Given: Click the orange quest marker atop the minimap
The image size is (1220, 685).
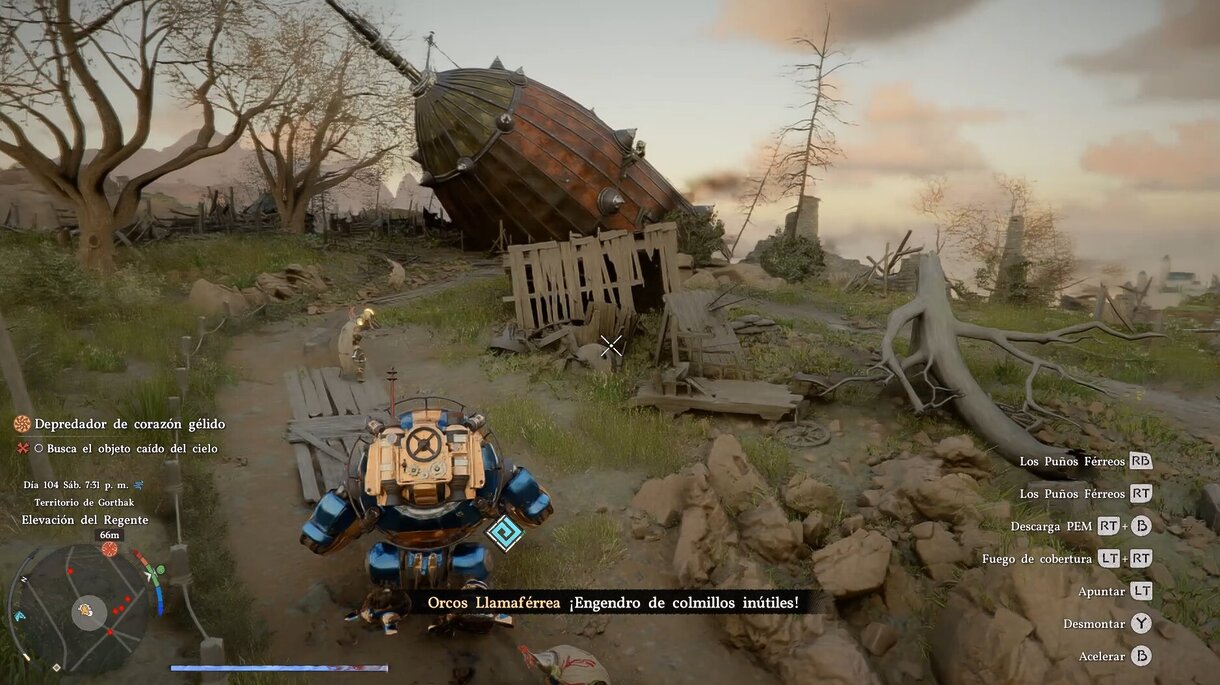Looking at the screenshot, I should pos(109,549).
